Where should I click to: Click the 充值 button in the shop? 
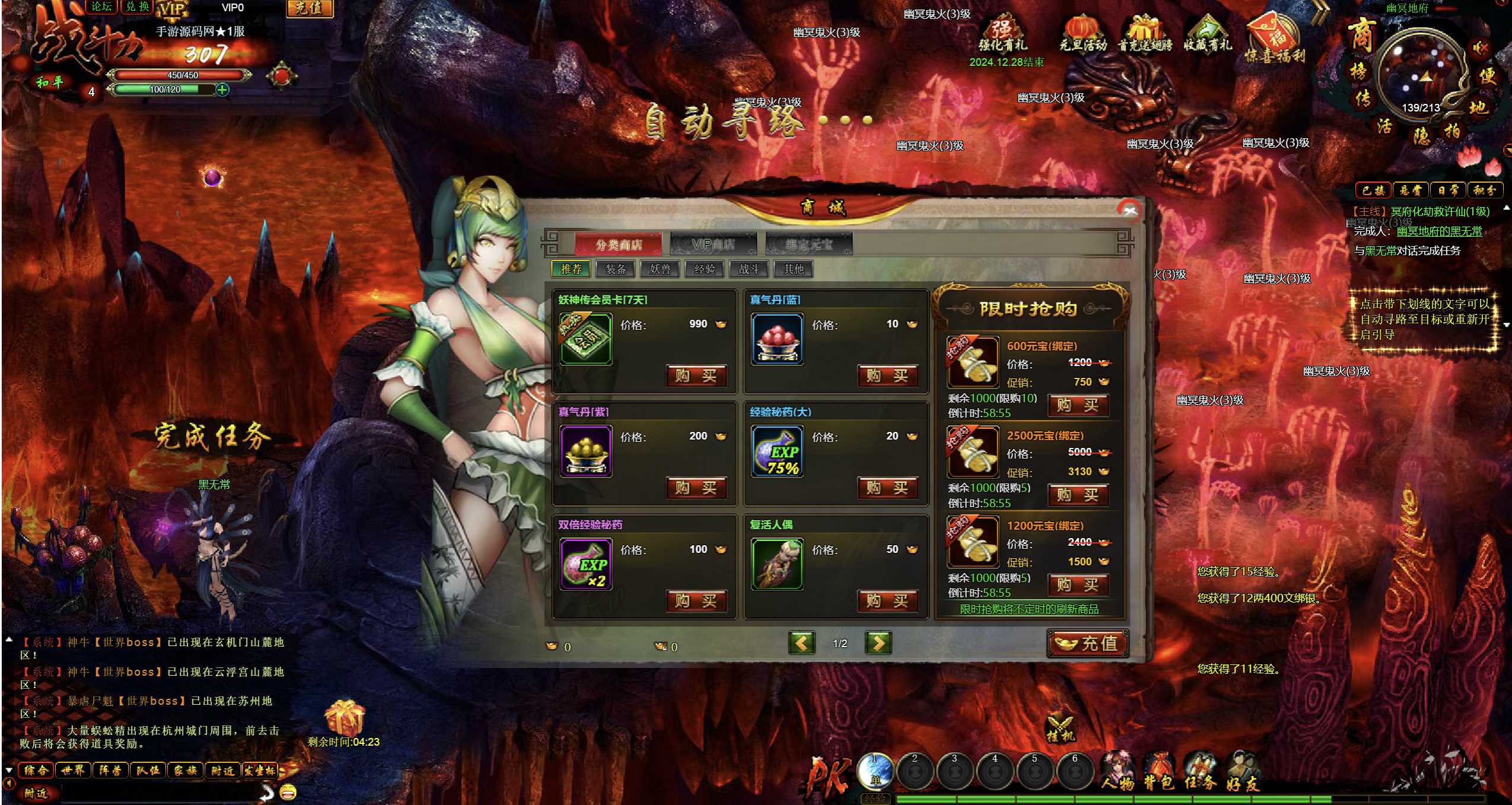[x=1087, y=644]
